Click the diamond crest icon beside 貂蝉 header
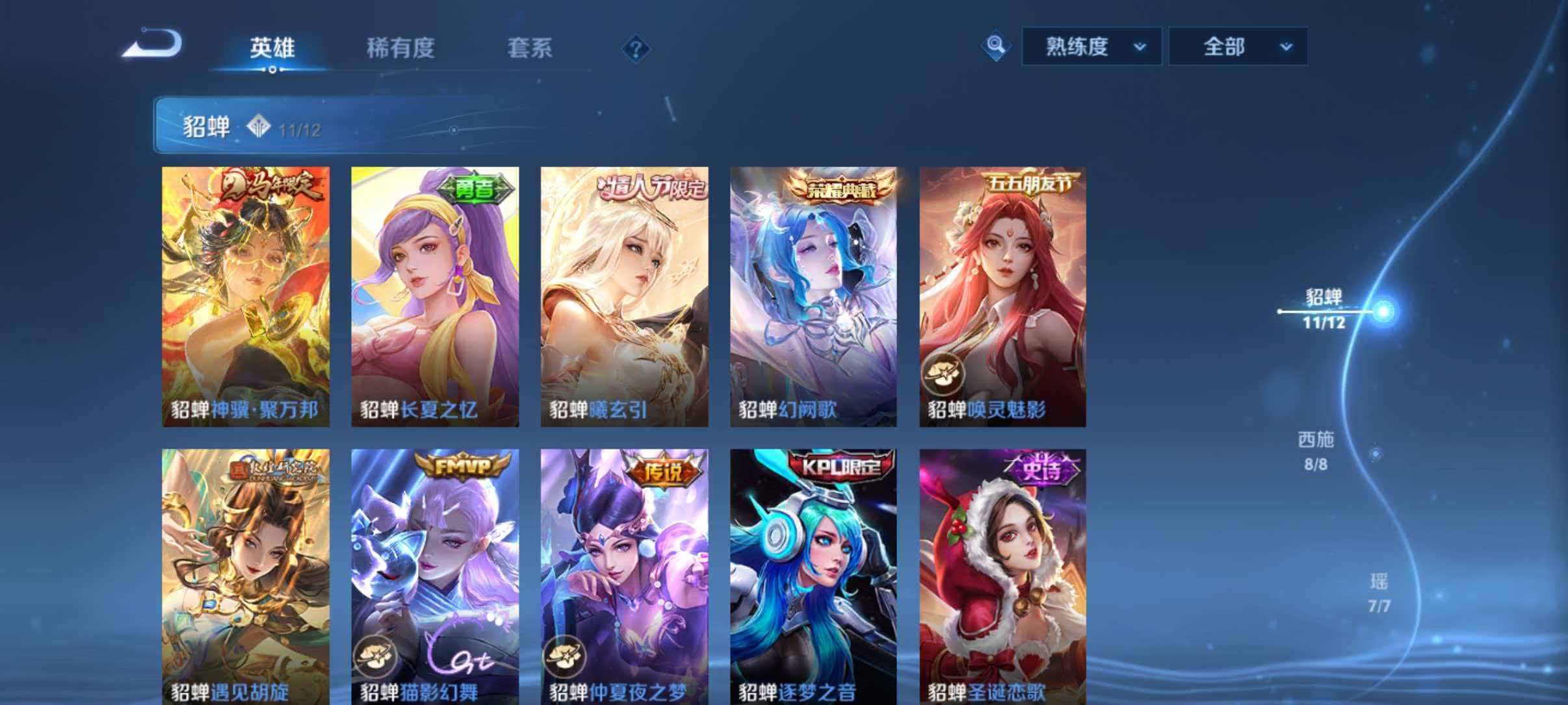Viewport: 1568px width, 705px height. pos(257,125)
